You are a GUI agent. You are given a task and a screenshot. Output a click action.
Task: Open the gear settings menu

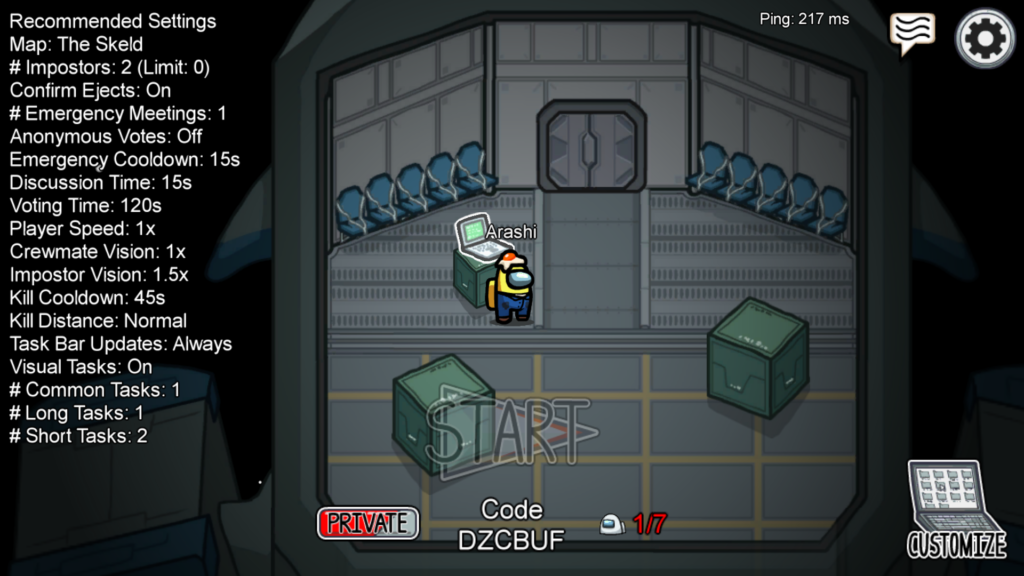click(985, 38)
